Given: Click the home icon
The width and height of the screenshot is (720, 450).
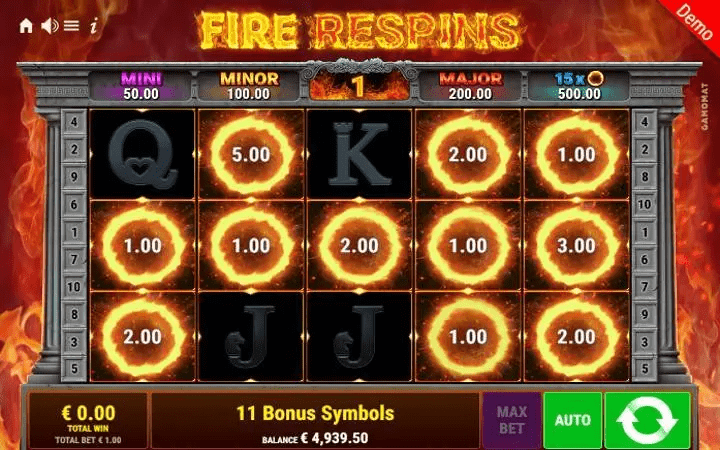Looking at the screenshot, I should 26,26.
